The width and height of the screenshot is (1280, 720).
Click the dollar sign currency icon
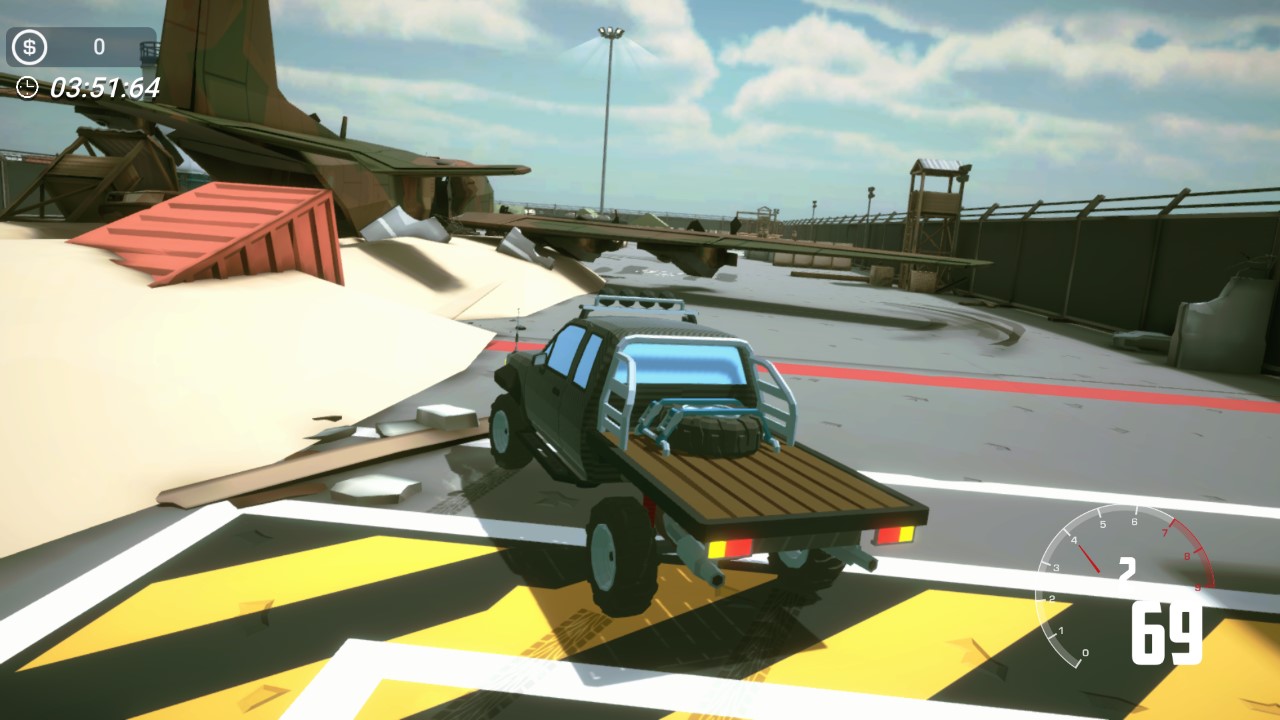click(x=27, y=45)
